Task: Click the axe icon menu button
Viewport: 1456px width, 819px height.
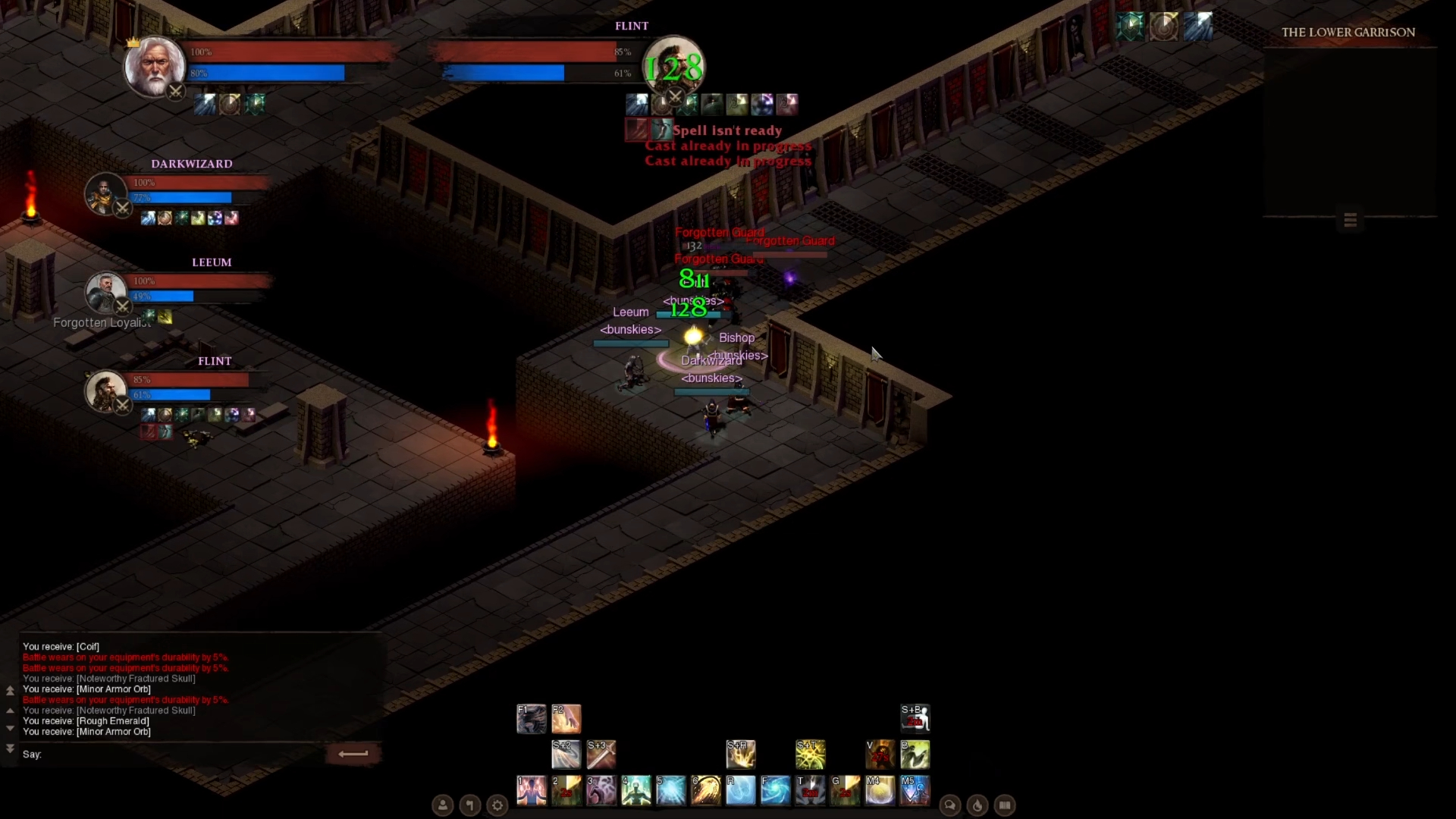Action: (470, 805)
